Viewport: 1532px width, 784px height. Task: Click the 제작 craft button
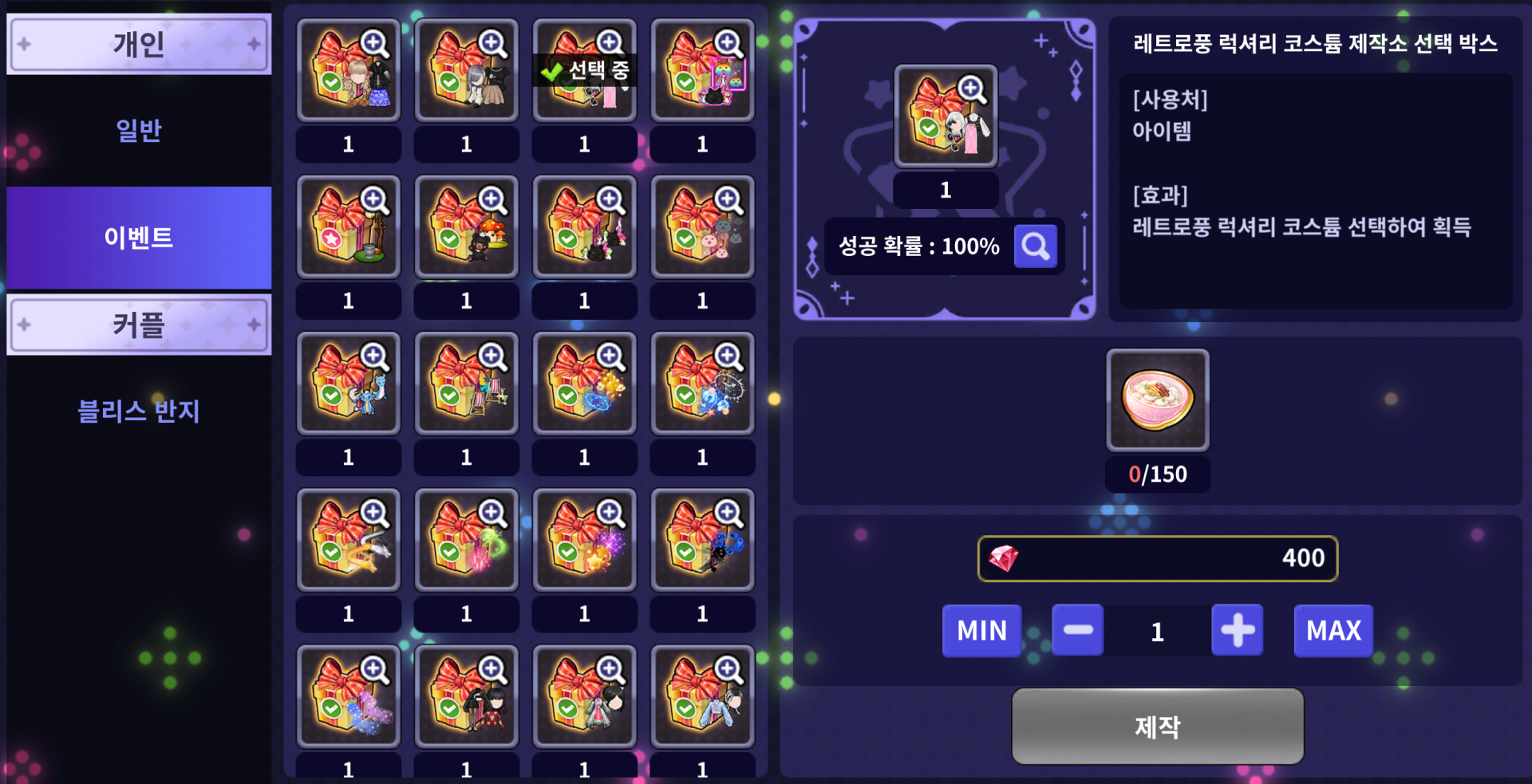(1157, 726)
